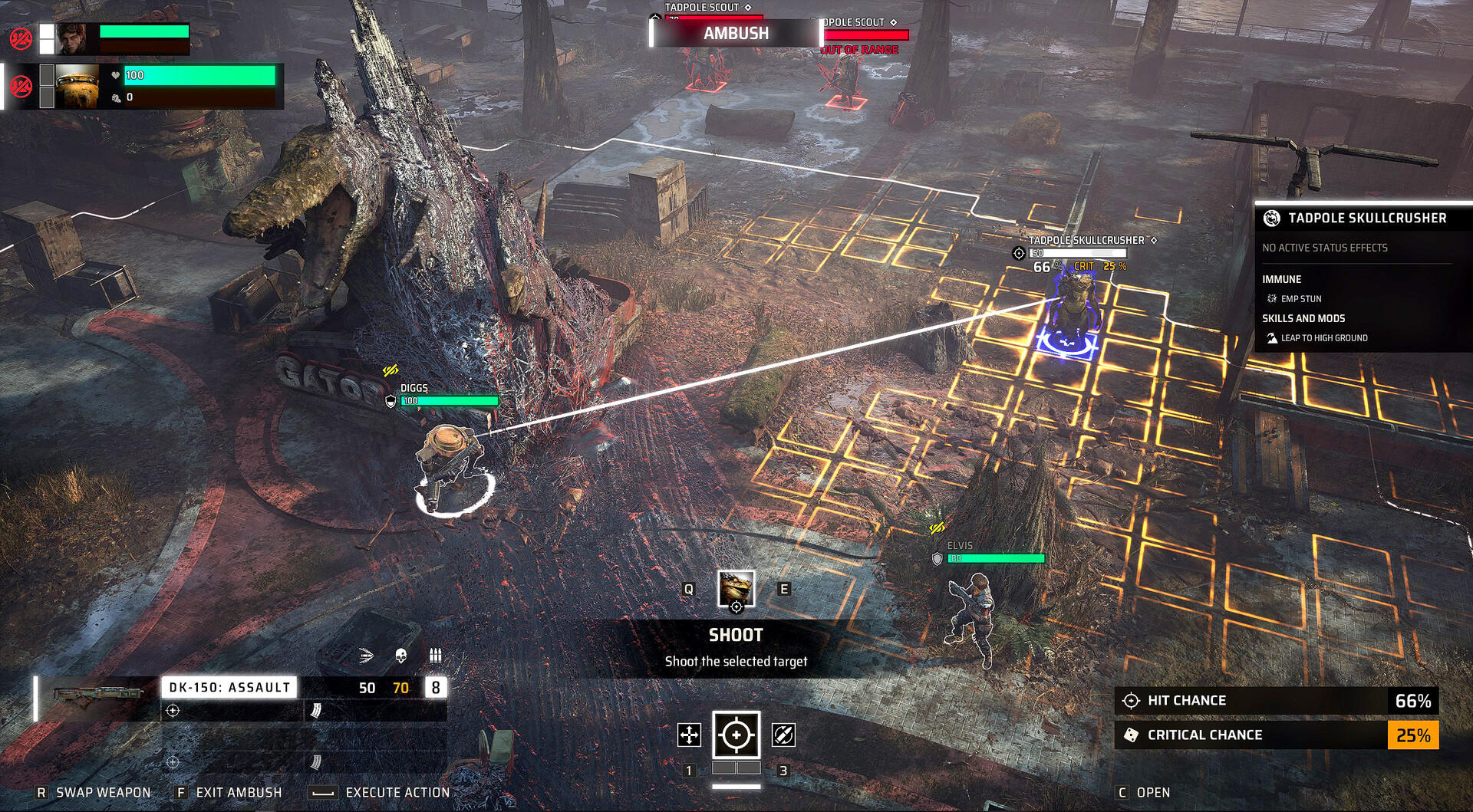Click the Tadpole Skullcrusher panel header icon
Viewport: 1473px width, 812px height.
point(1272,219)
